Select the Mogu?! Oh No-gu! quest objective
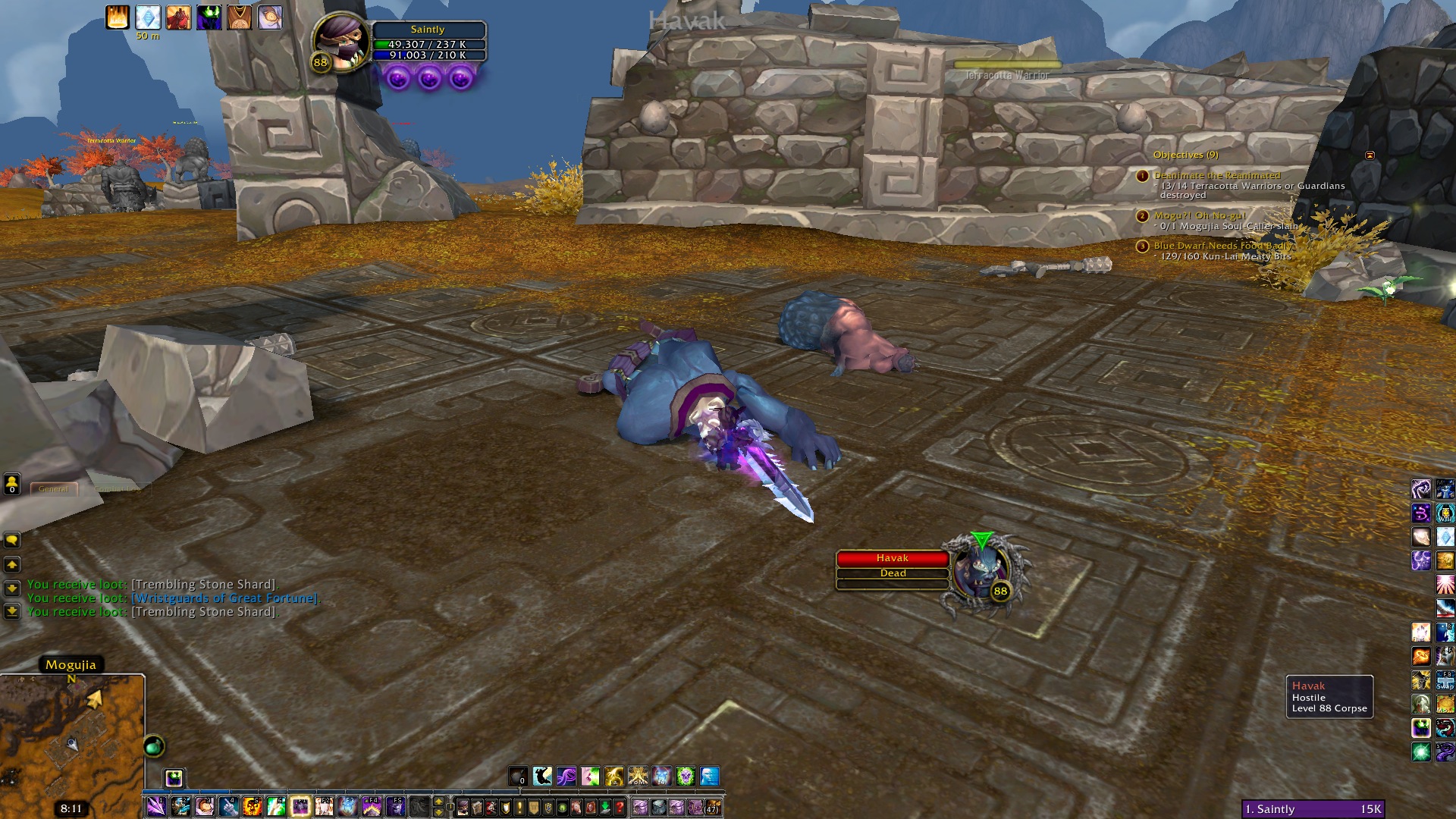 (1199, 215)
